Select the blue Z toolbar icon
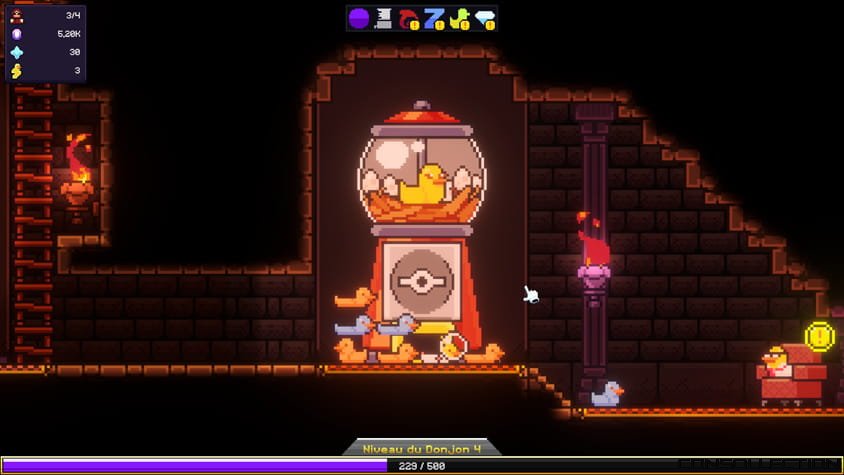 click(434, 18)
